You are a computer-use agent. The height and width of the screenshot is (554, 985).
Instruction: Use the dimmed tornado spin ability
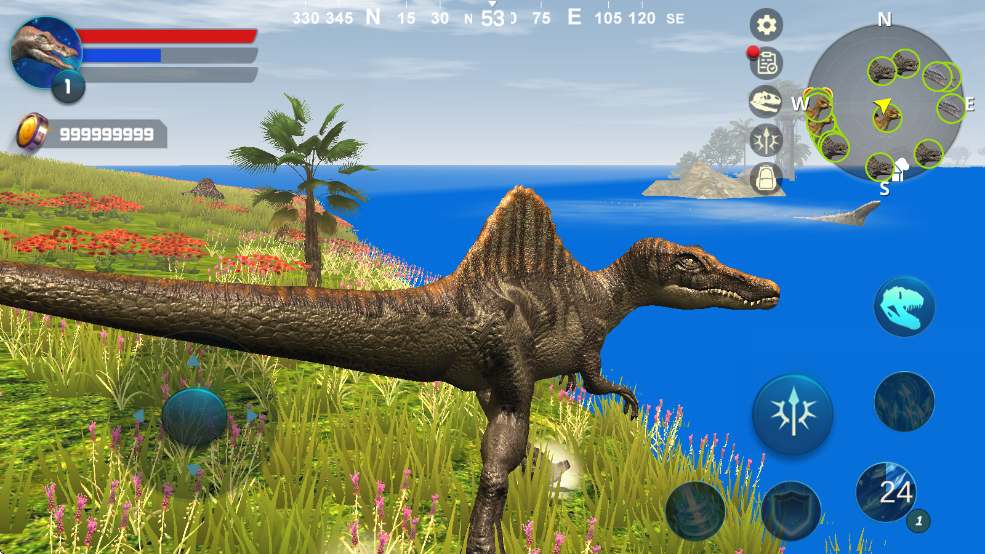(695, 510)
